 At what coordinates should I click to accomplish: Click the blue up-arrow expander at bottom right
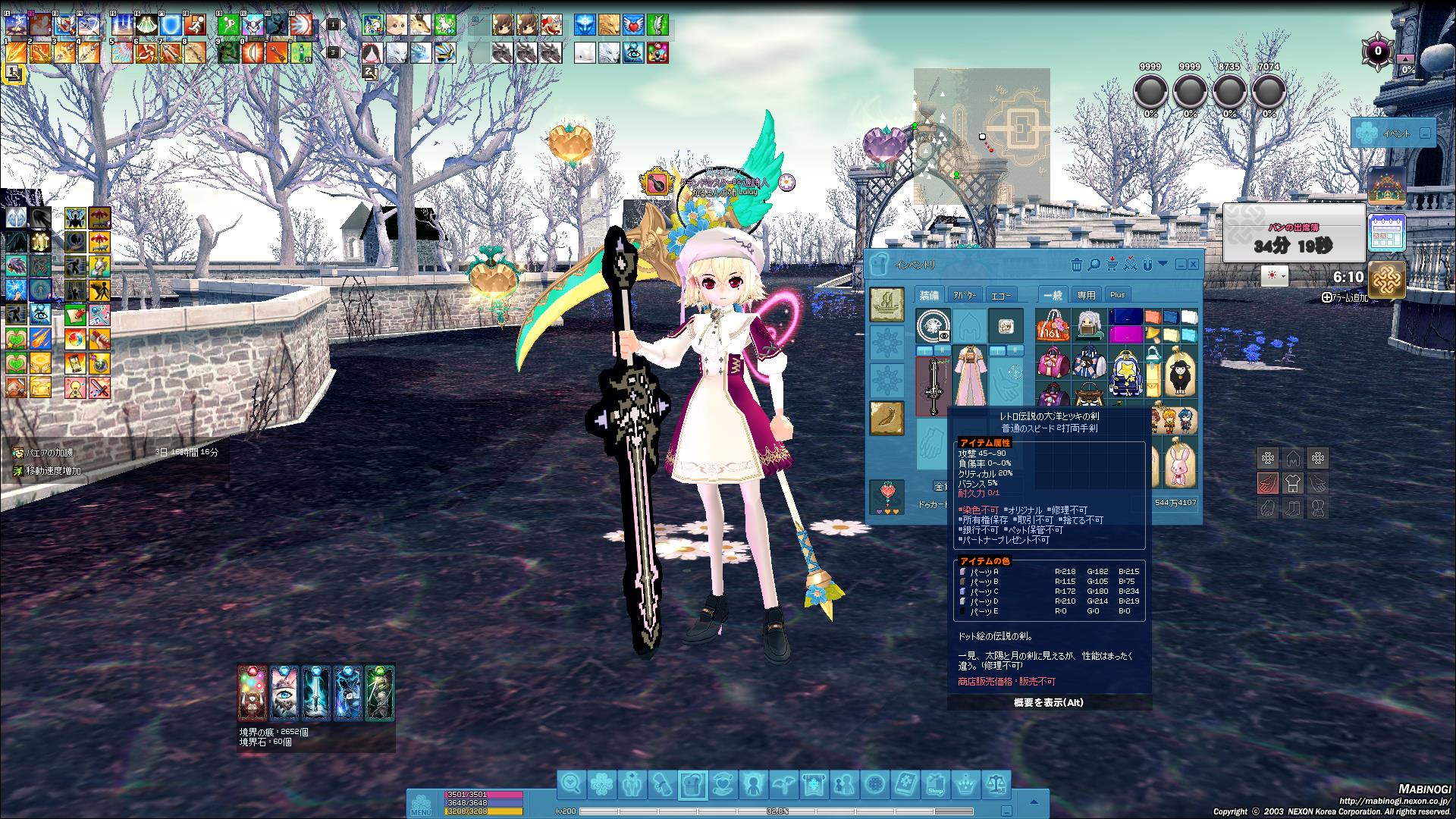click(1034, 801)
